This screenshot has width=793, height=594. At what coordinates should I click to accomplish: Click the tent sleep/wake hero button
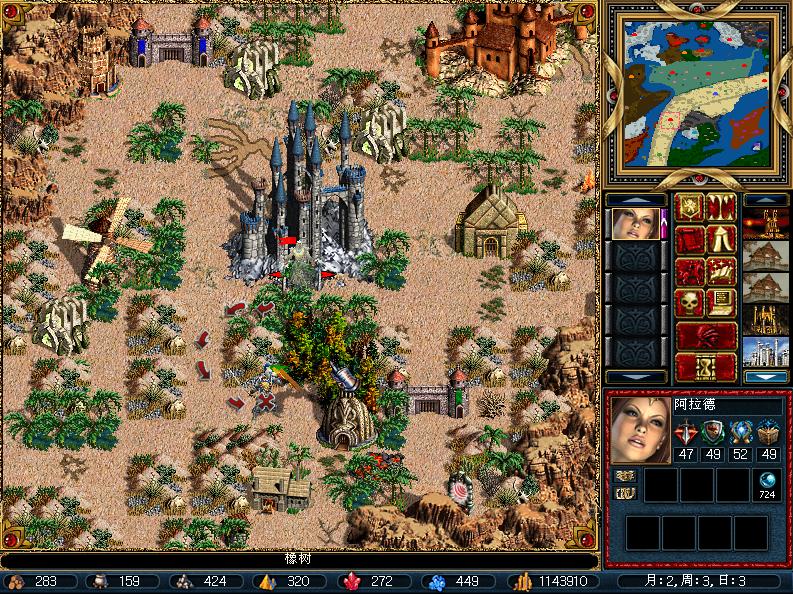pyautogui.click(x=720, y=239)
